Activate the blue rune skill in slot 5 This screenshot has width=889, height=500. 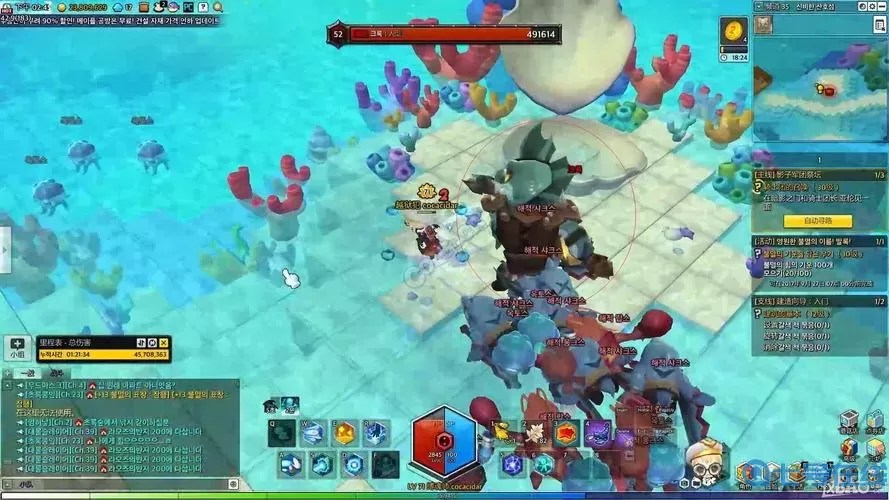click(x=513, y=464)
